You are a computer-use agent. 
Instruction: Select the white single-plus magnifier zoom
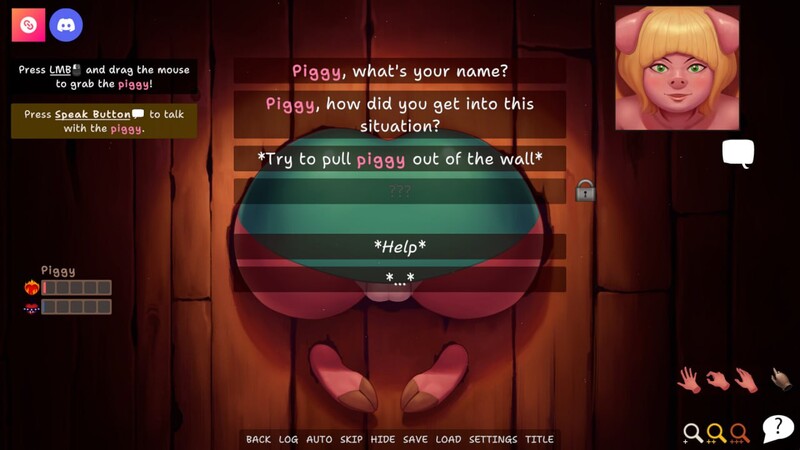click(692, 433)
